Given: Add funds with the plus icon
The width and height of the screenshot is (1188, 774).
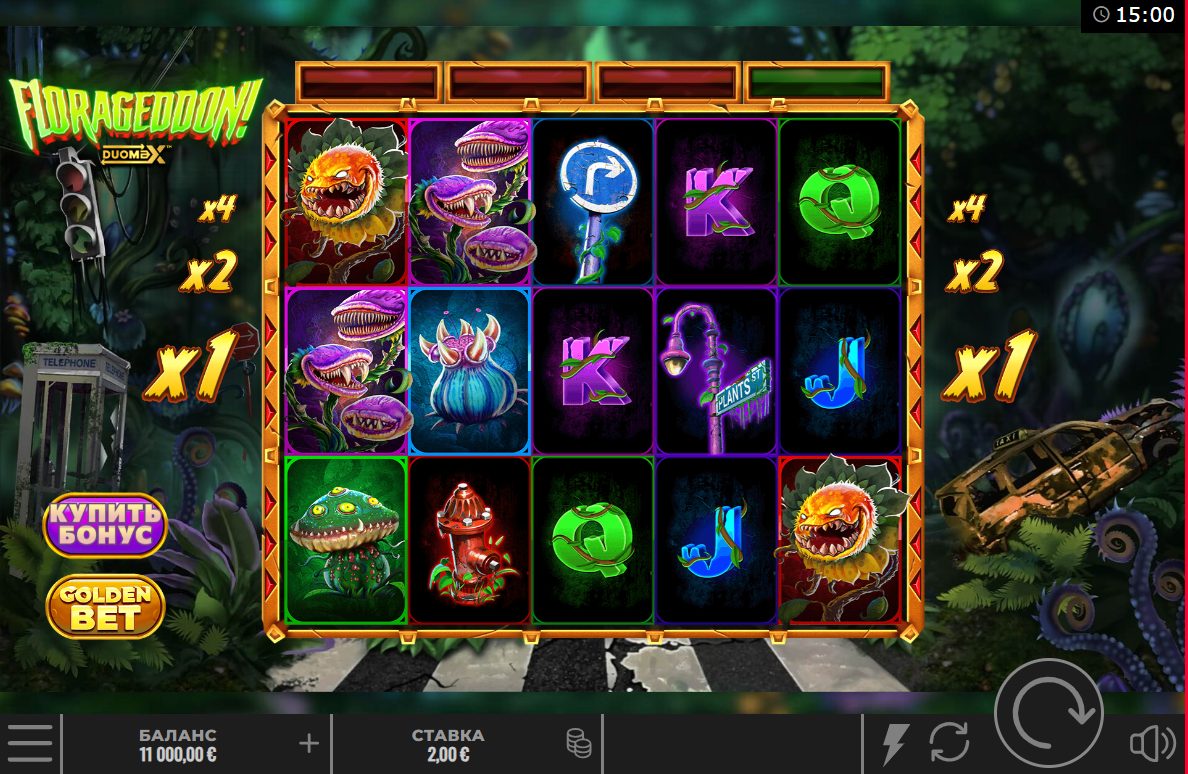Looking at the screenshot, I should [309, 743].
